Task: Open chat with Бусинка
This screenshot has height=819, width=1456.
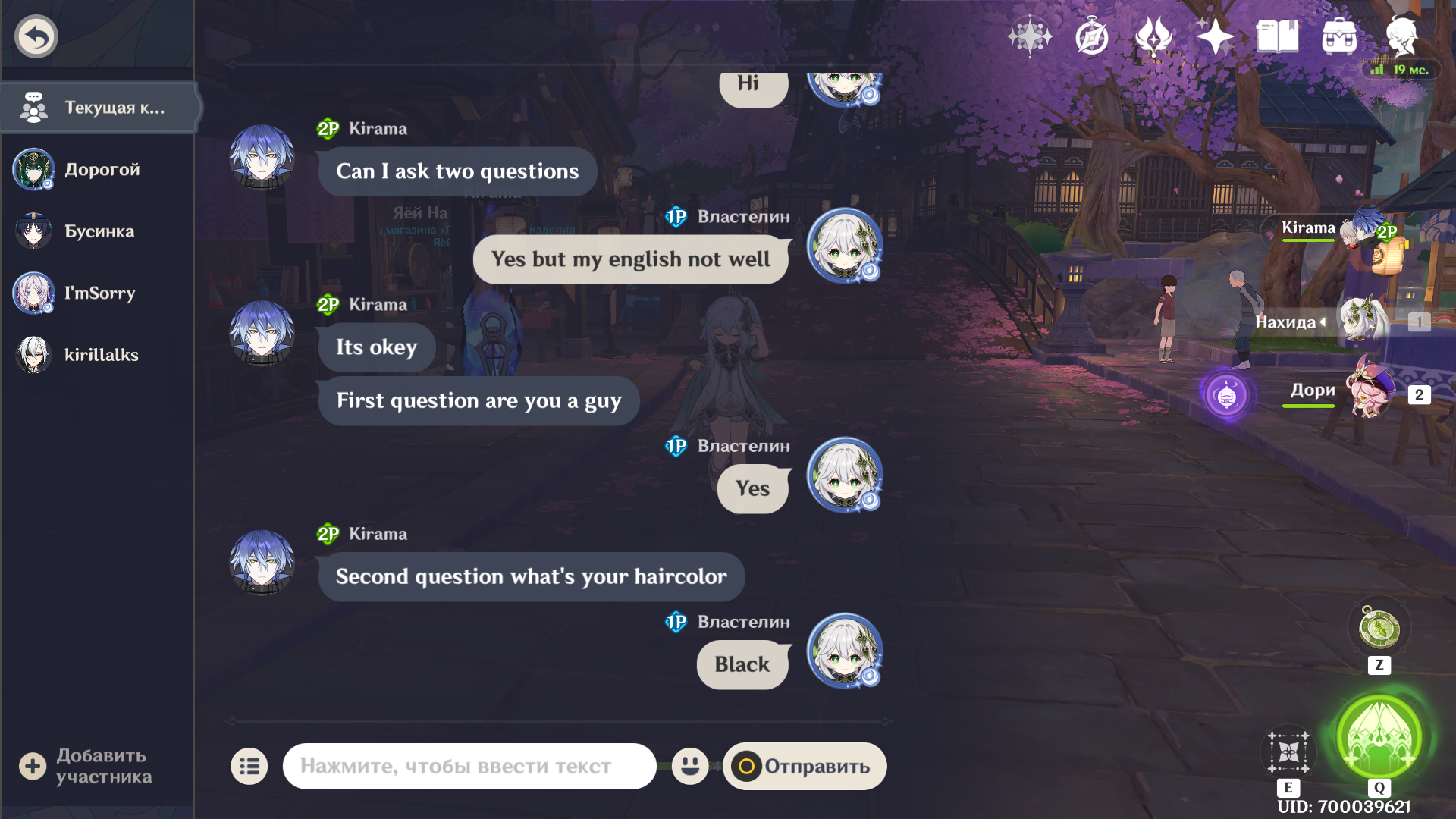Action: [x=99, y=231]
